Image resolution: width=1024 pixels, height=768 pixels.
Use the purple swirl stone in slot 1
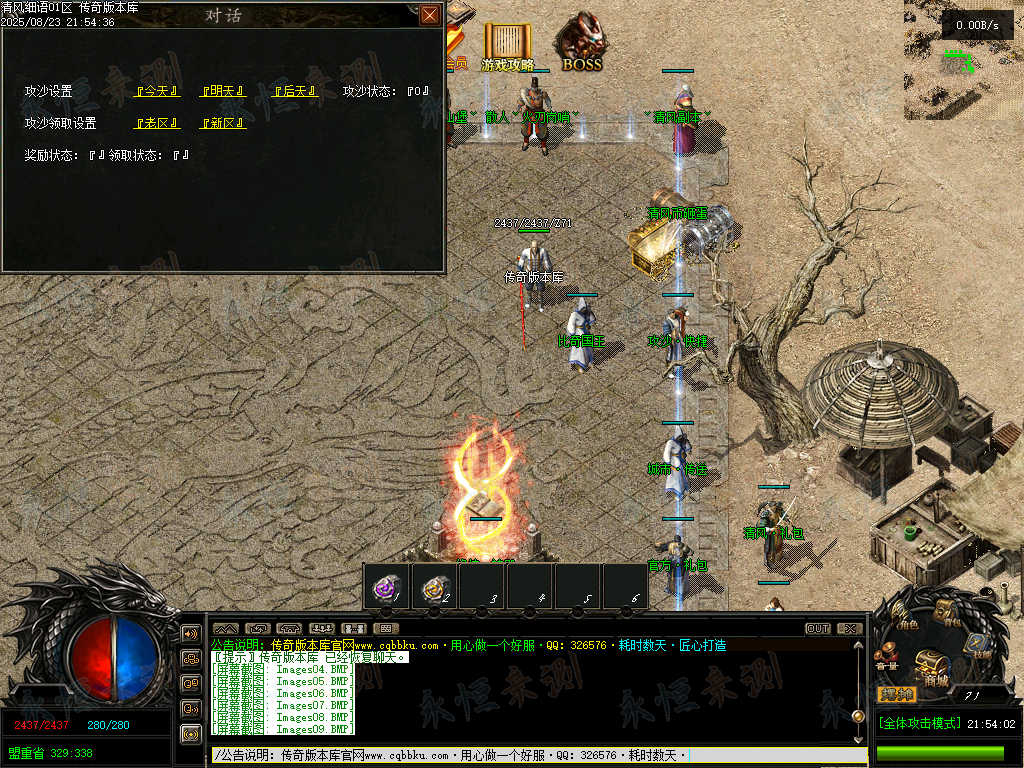(386, 587)
